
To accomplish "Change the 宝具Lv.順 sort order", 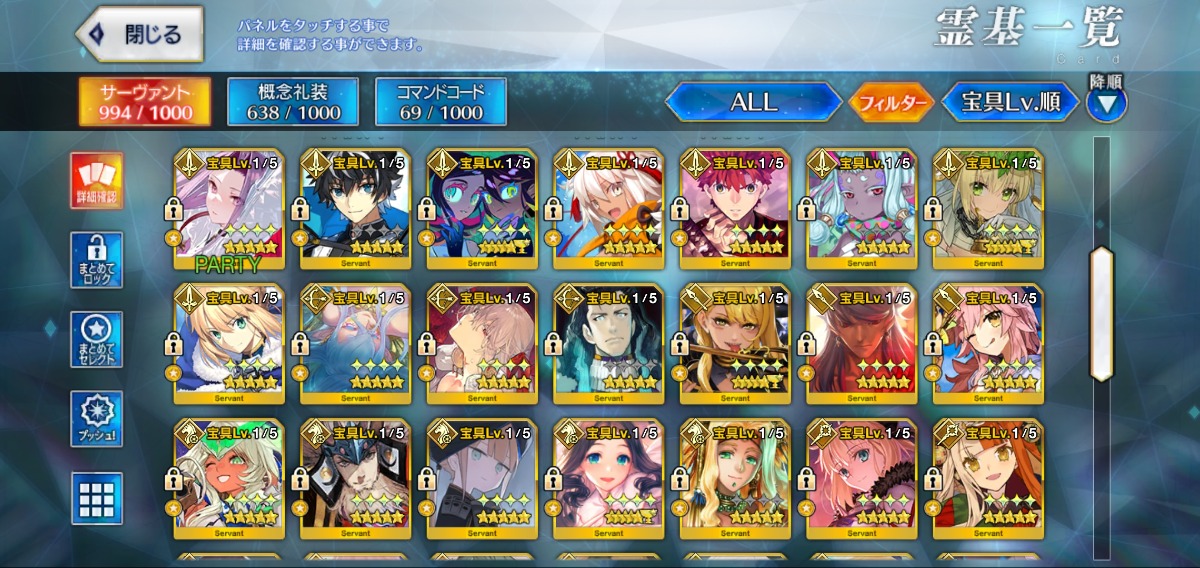I will [1011, 102].
